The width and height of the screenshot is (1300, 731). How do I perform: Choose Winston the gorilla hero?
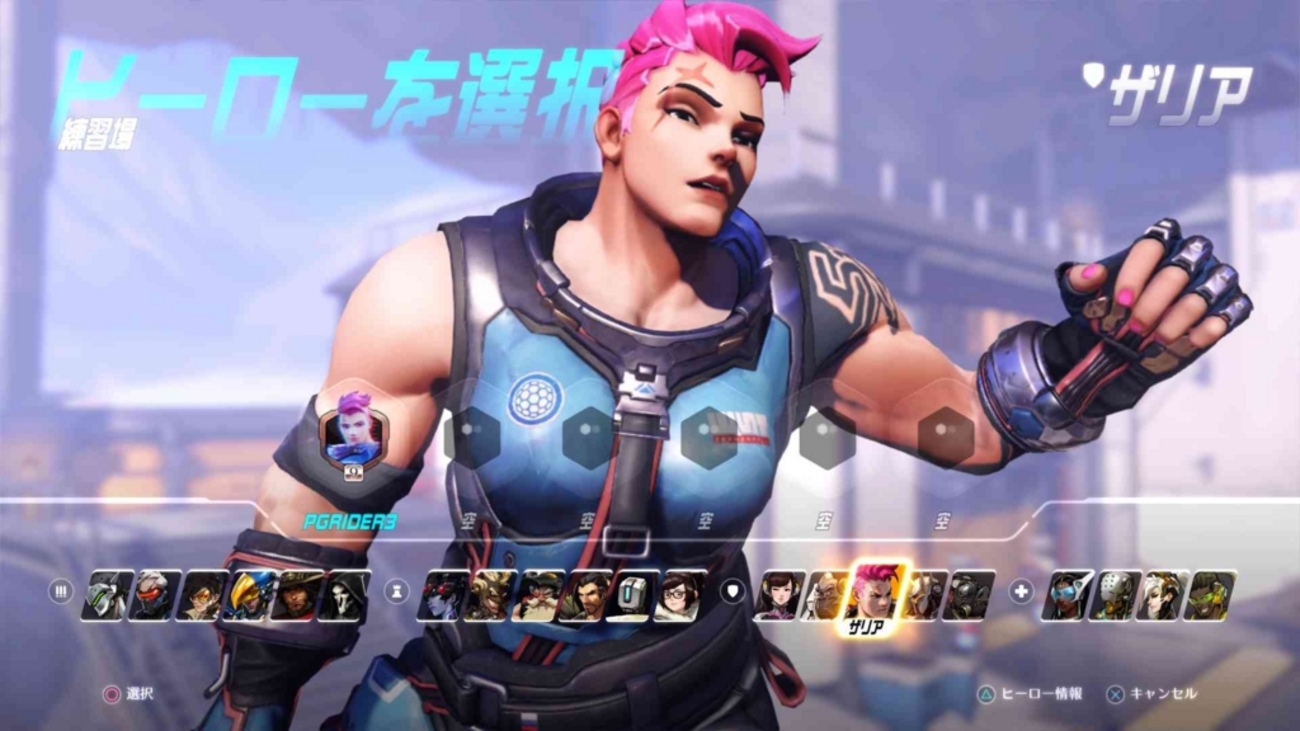pos(825,595)
